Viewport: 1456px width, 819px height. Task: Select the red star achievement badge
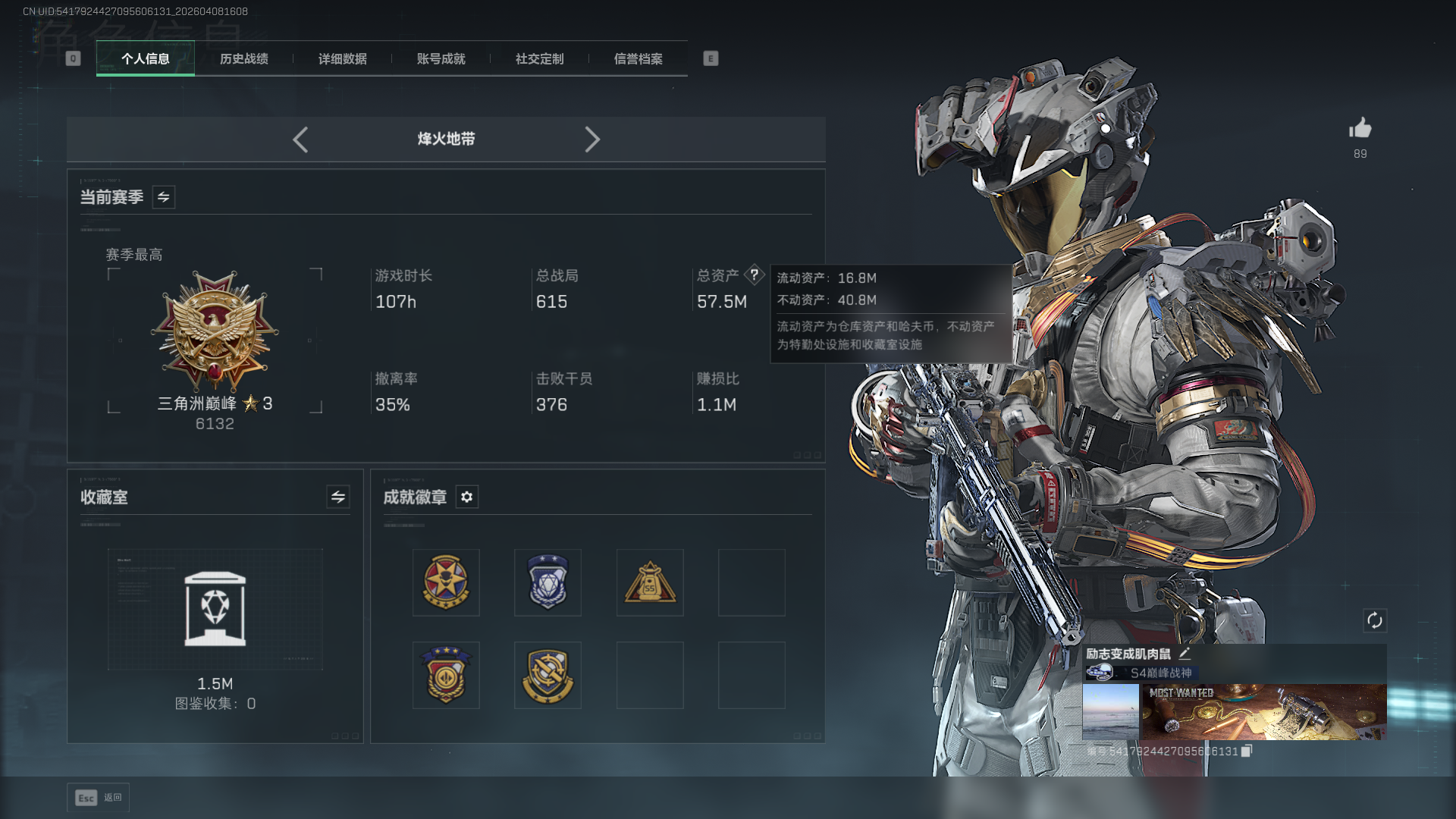coord(446,582)
